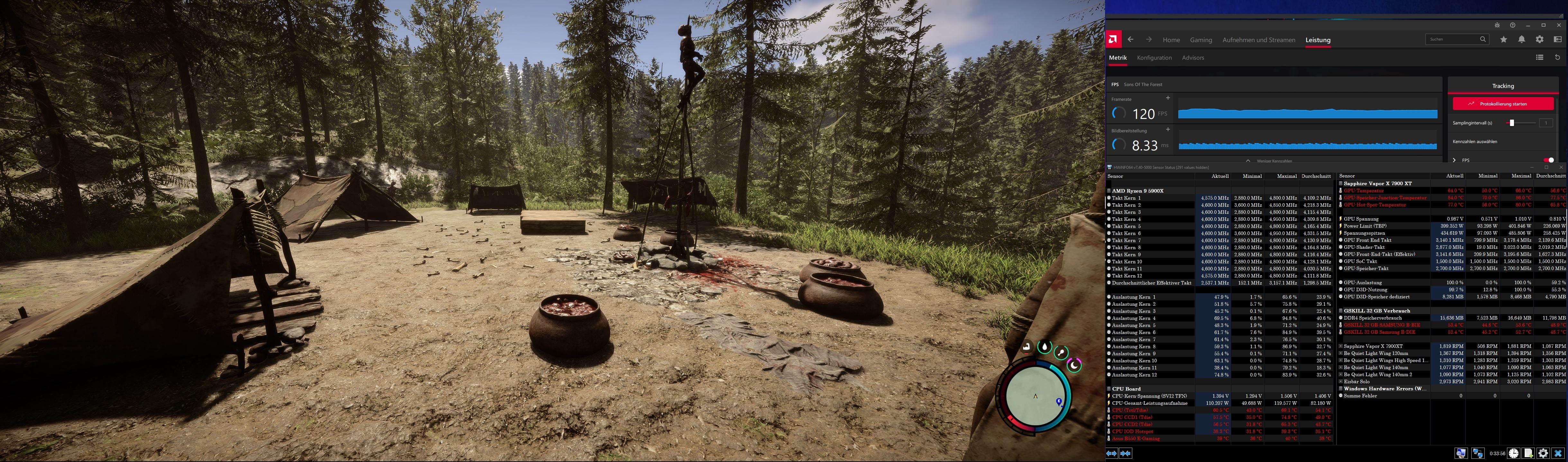The image size is (1568, 462).
Task: Click the circular GPS minimap
Action: tap(1035, 396)
